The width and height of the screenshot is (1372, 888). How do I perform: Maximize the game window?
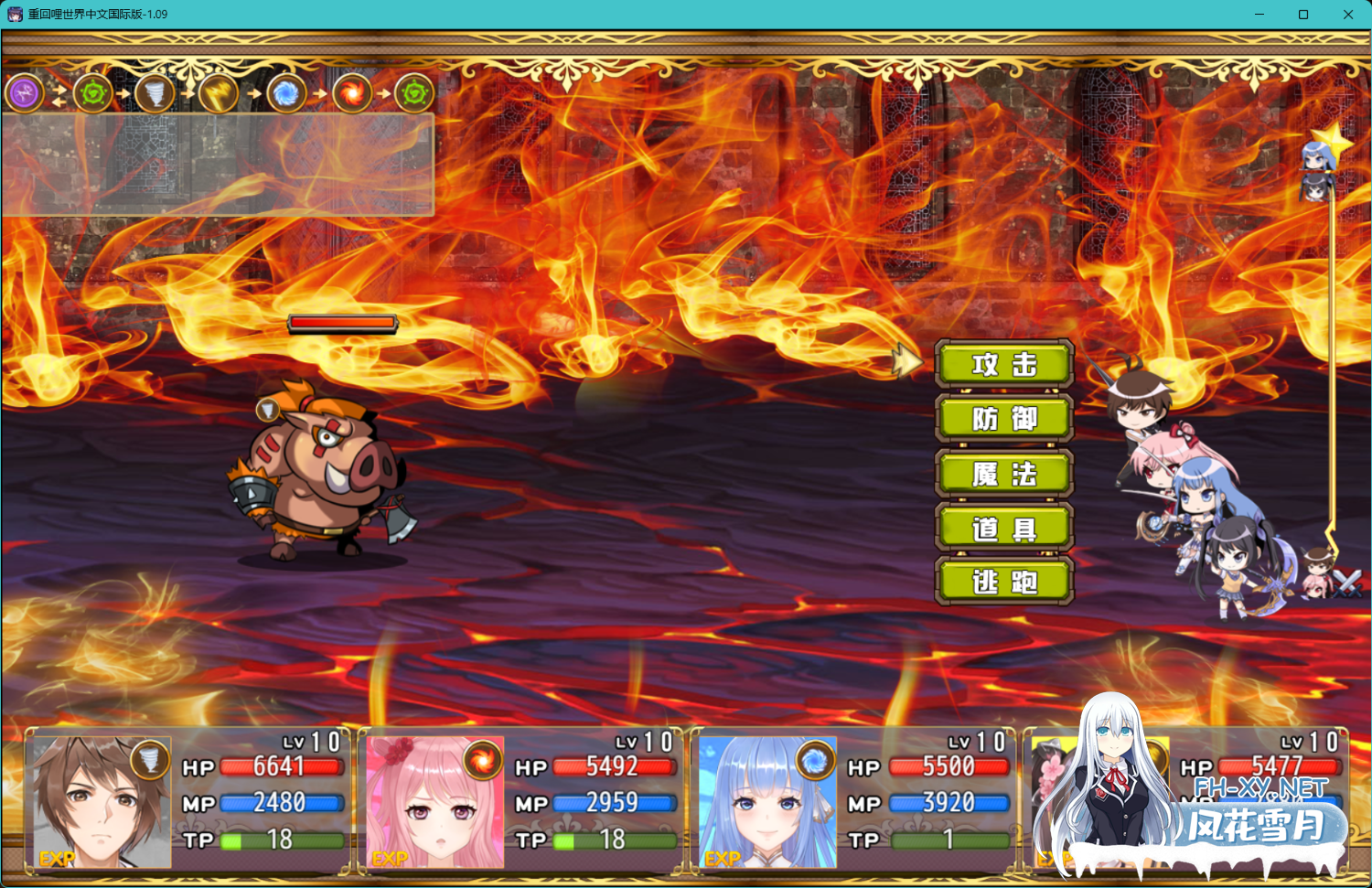tap(1303, 15)
